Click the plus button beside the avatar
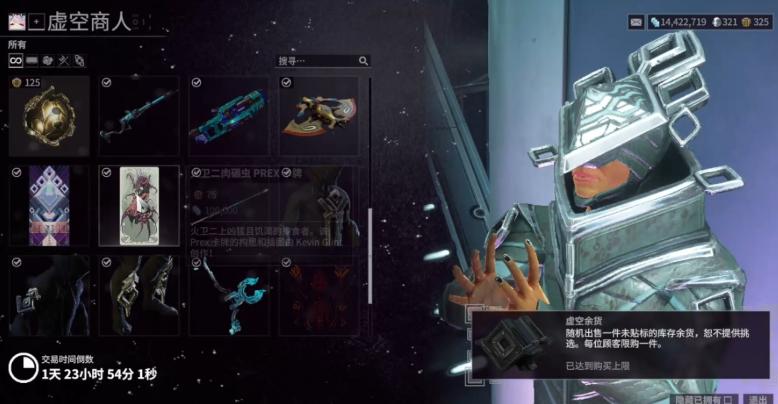 (x=36, y=20)
